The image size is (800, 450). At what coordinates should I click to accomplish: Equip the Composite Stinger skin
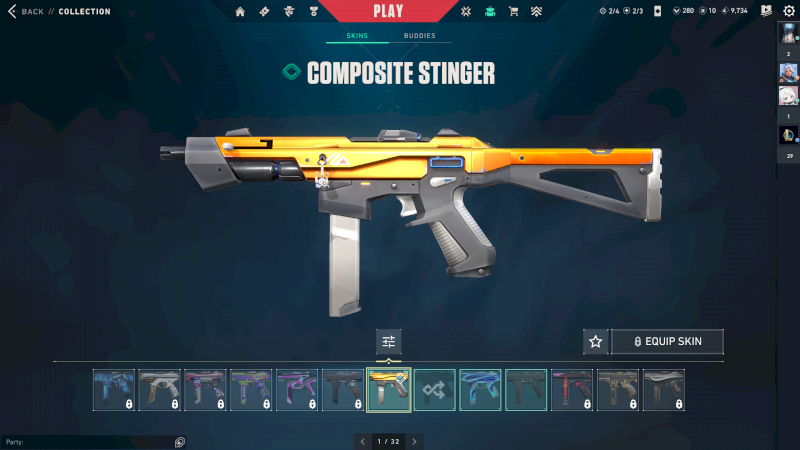click(x=667, y=342)
